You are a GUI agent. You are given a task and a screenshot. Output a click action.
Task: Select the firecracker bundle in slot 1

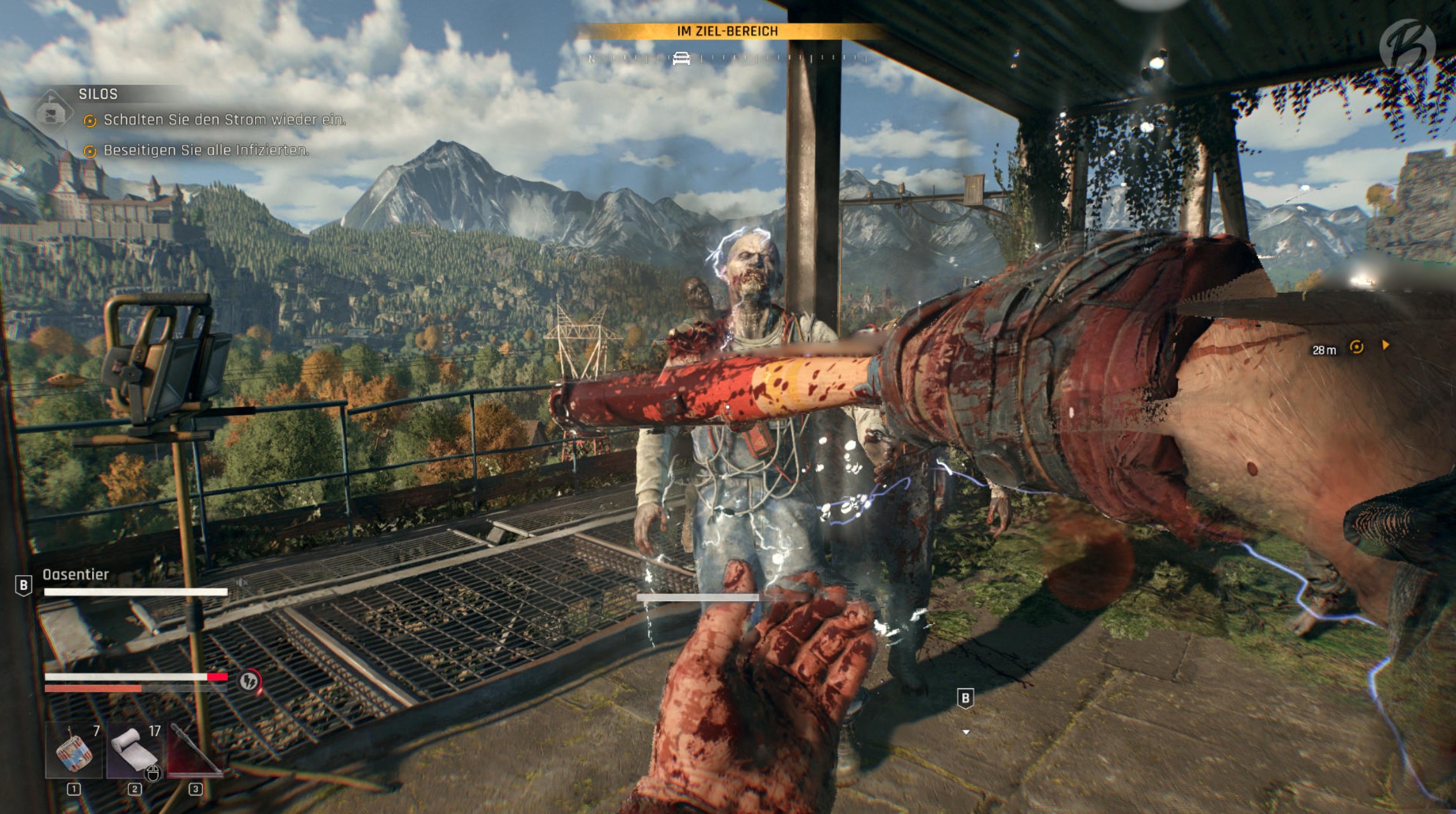tap(74, 752)
